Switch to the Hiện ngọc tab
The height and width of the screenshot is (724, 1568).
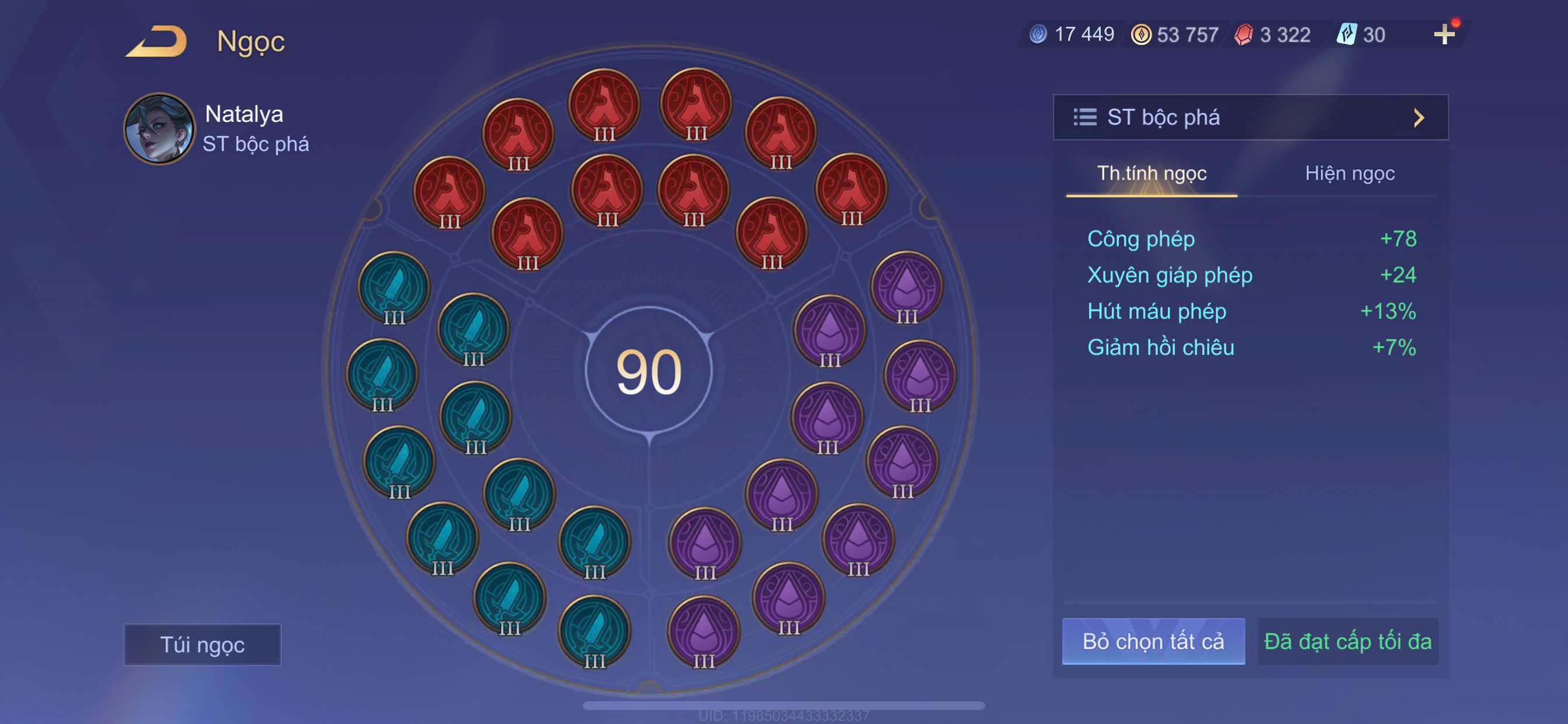(1349, 174)
